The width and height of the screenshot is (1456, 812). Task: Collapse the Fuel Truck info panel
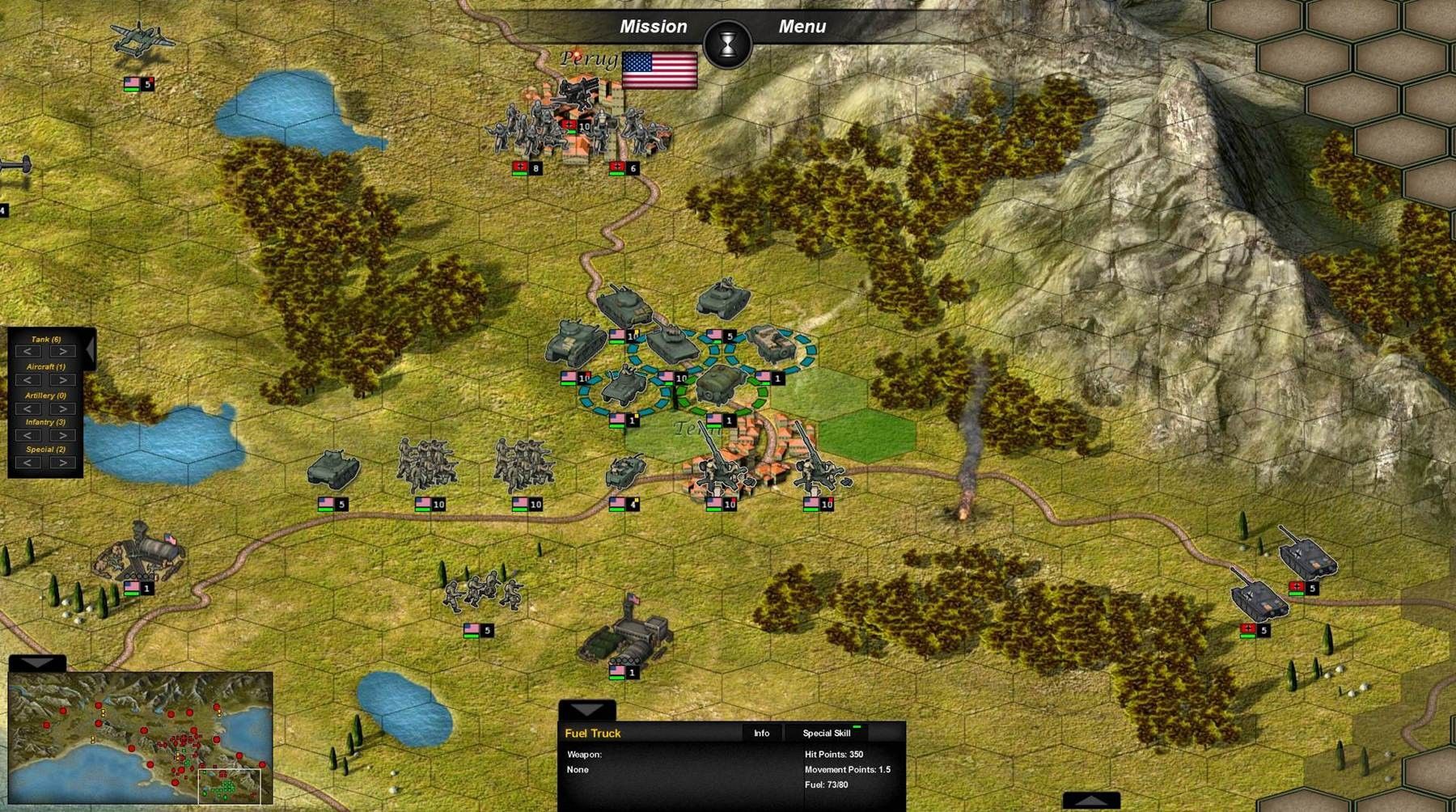coord(587,709)
